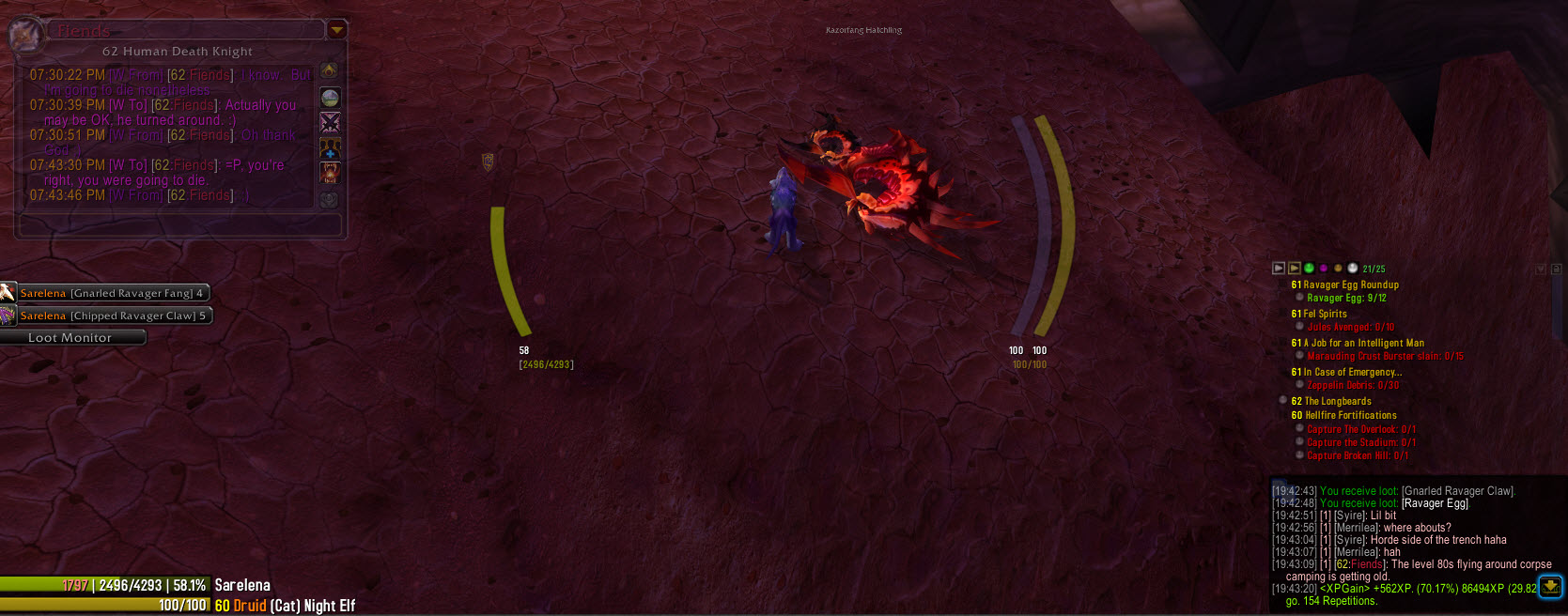Jump chat to bottom with arrow button
This screenshot has height=616, width=1568.
[1550, 586]
